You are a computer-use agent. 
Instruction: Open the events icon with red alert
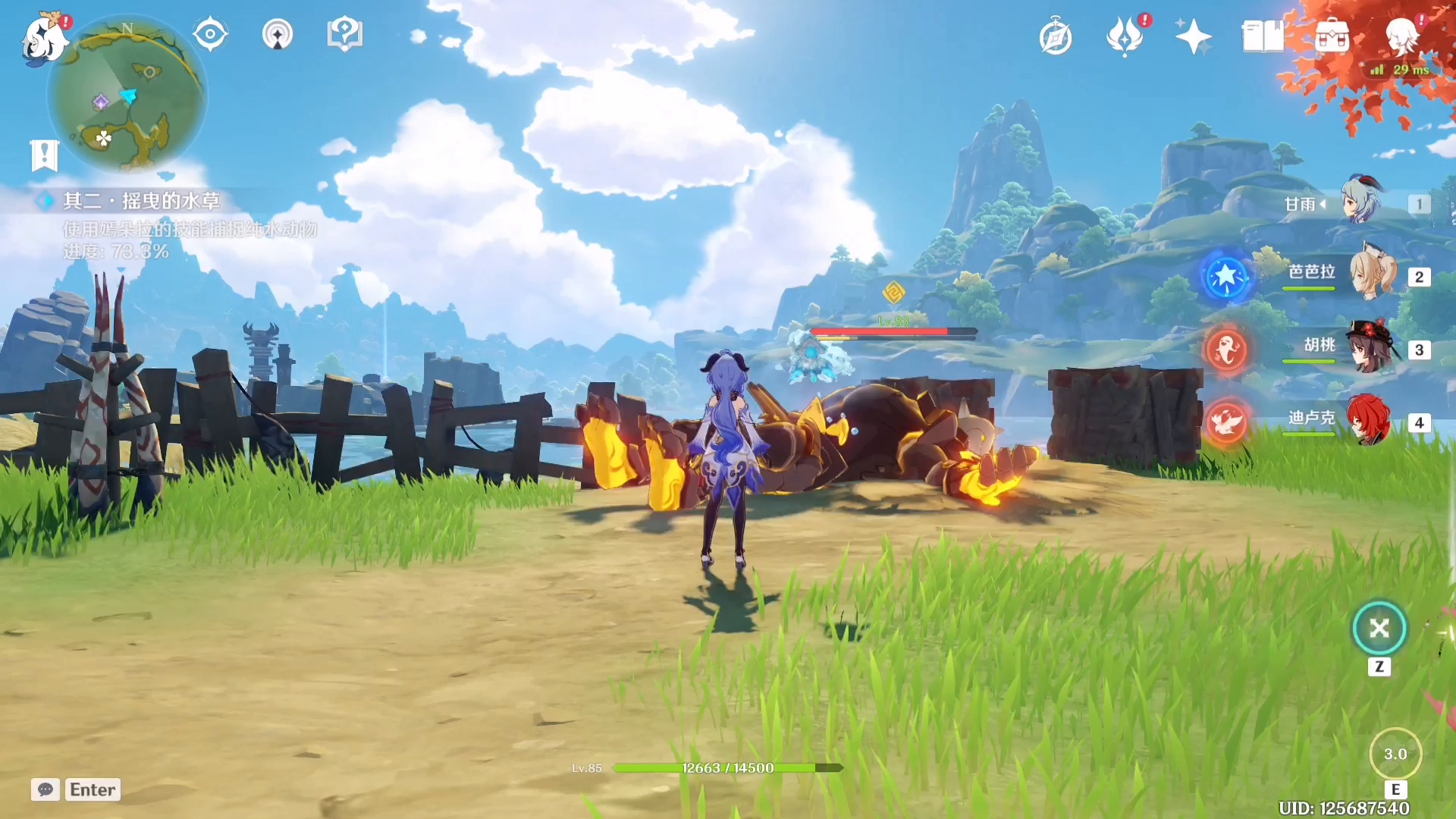tap(1125, 36)
